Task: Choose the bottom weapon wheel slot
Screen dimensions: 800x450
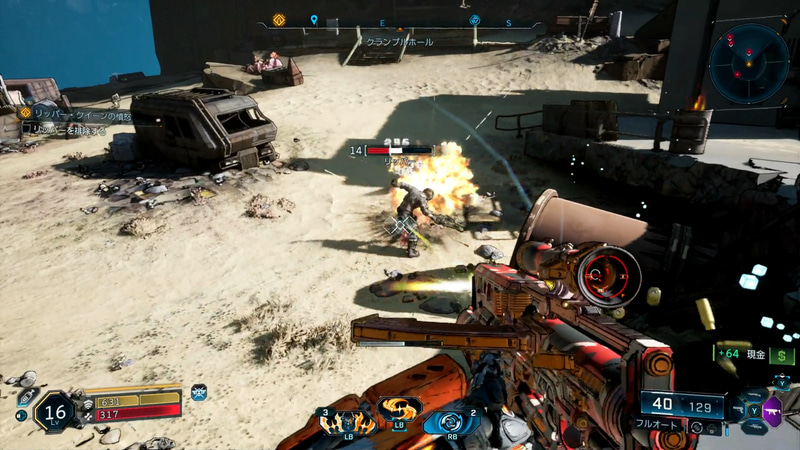Action: (754, 428)
